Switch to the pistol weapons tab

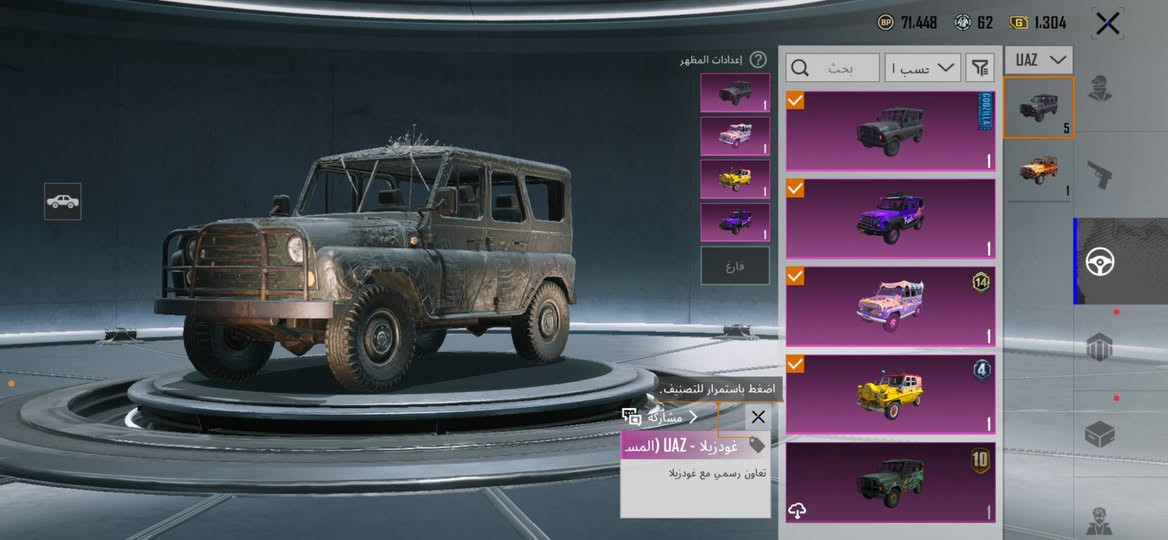(x=1101, y=175)
